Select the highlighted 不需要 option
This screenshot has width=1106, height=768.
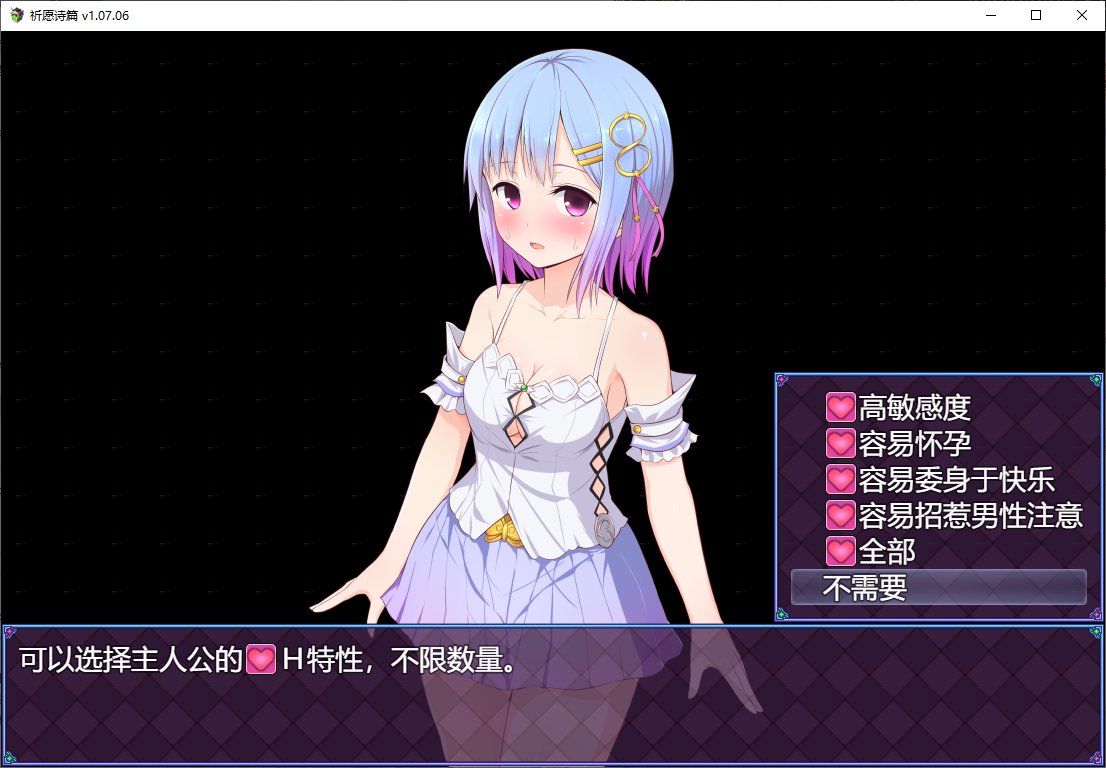(x=938, y=588)
